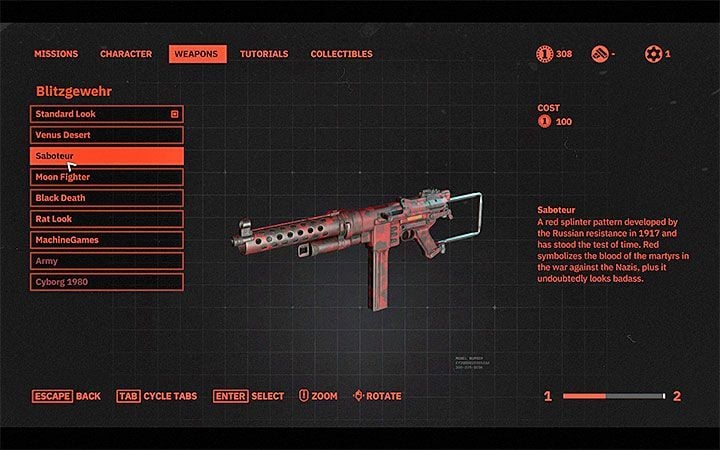This screenshot has width=720, height=450.
Task: Go to the Tutorials tab
Action: coord(264,54)
